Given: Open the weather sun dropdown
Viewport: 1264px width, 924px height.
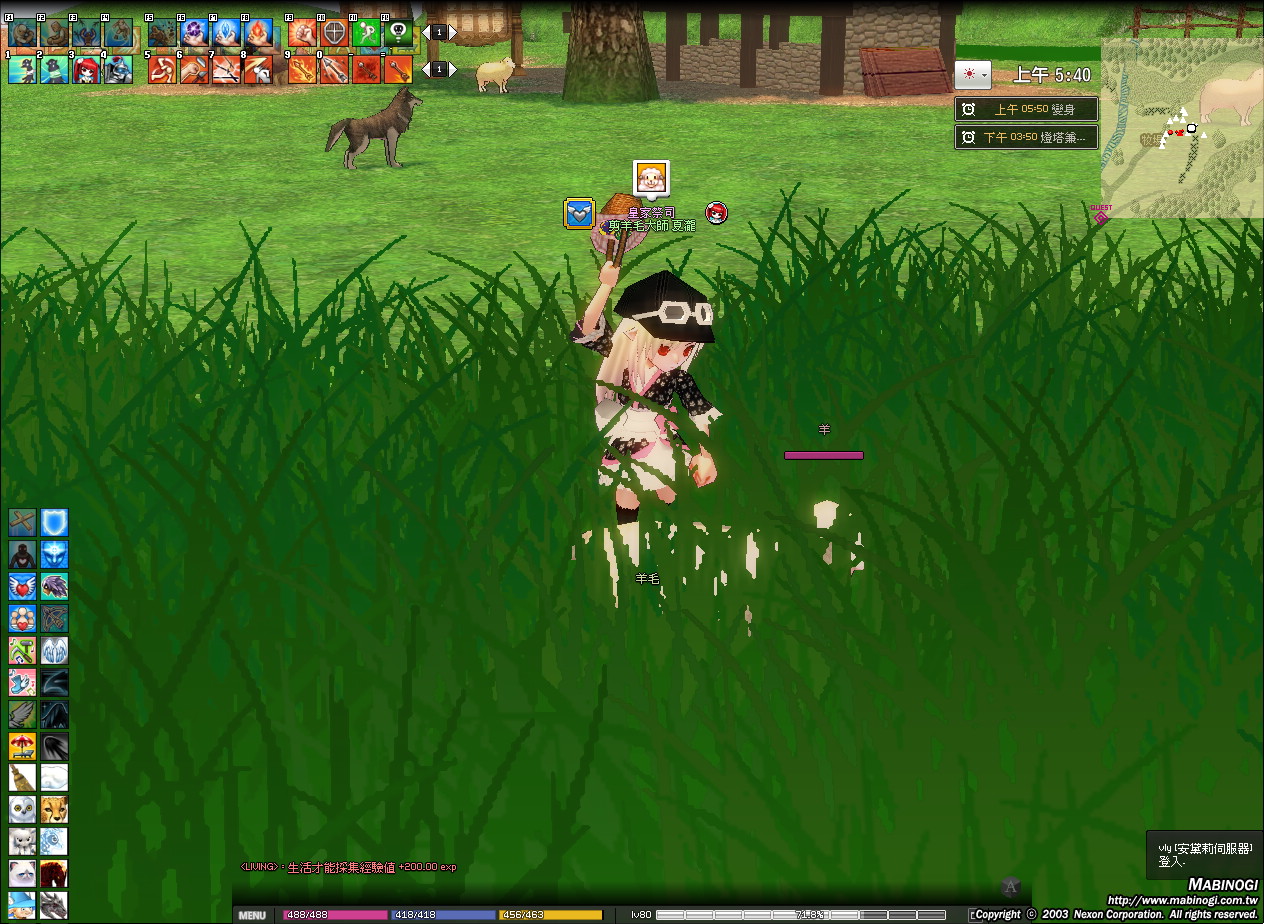Looking at the screenshot, I should 972,75.
